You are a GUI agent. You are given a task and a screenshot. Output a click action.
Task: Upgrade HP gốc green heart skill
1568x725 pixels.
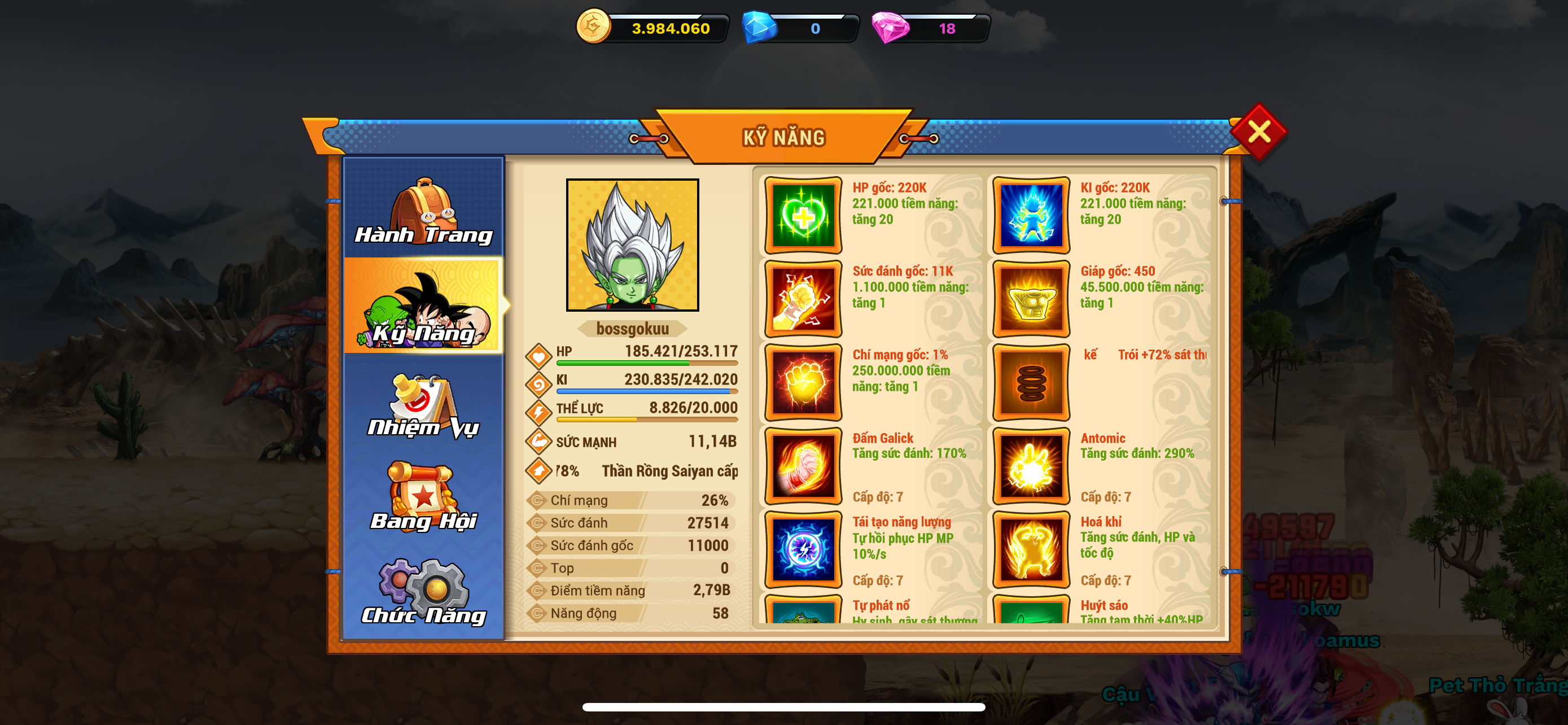click(803, 216)
